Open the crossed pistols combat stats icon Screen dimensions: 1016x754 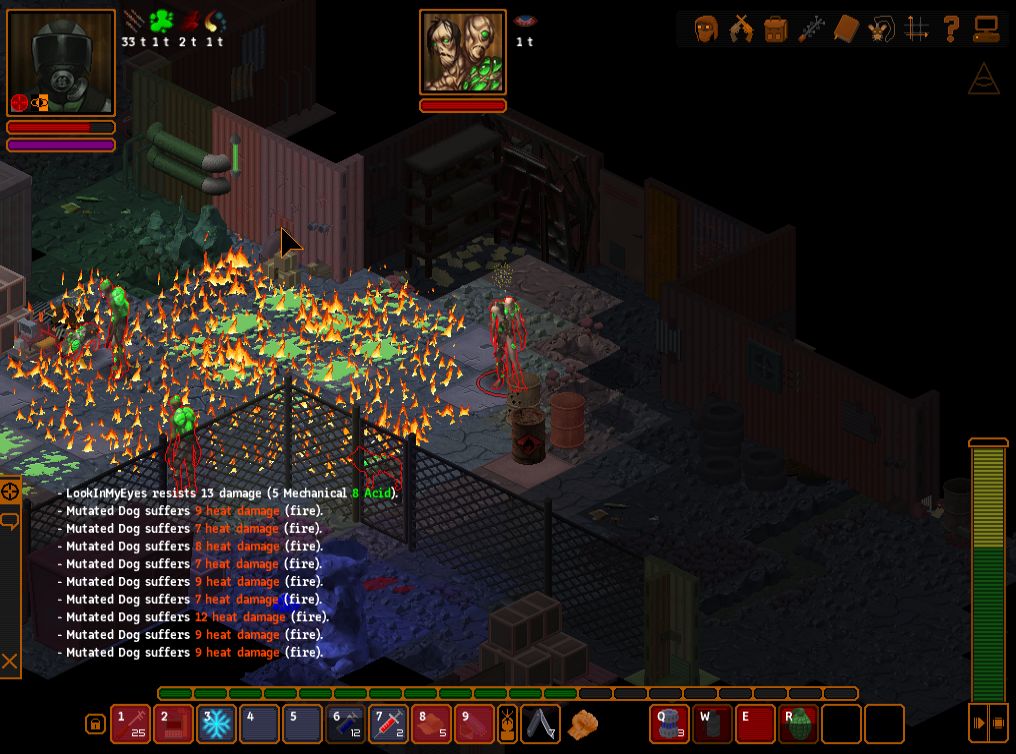pyautogui.click(x=741, y=28)
